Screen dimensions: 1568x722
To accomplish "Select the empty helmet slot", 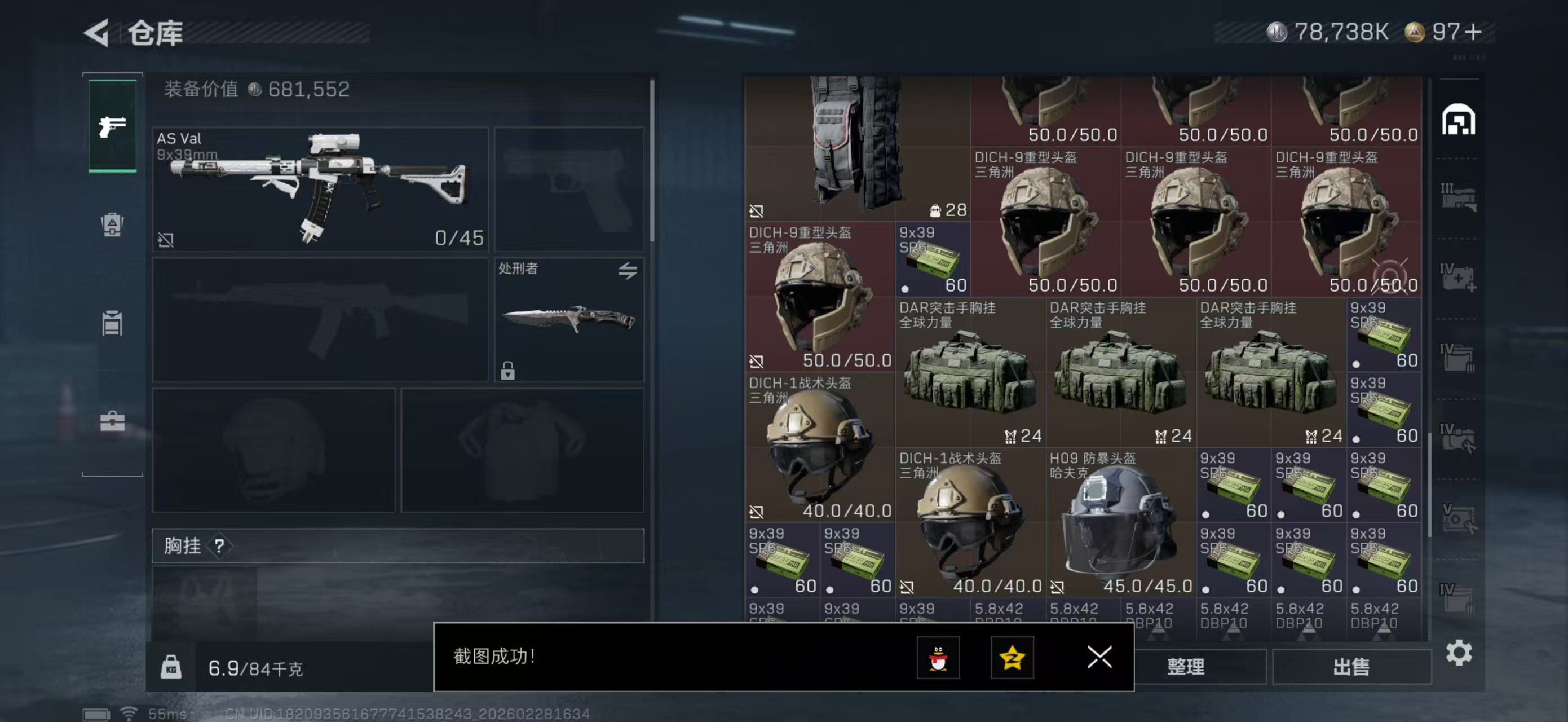I will coord(273,451).
